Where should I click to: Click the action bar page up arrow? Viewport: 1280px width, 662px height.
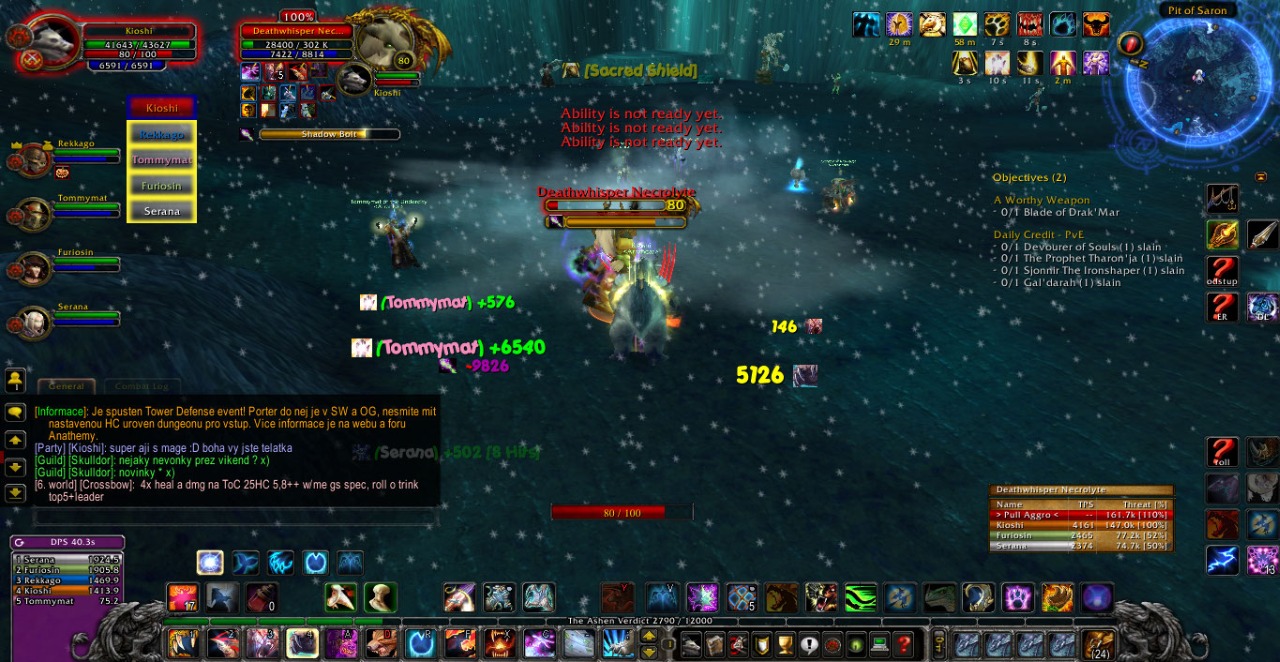coord(649,635)
